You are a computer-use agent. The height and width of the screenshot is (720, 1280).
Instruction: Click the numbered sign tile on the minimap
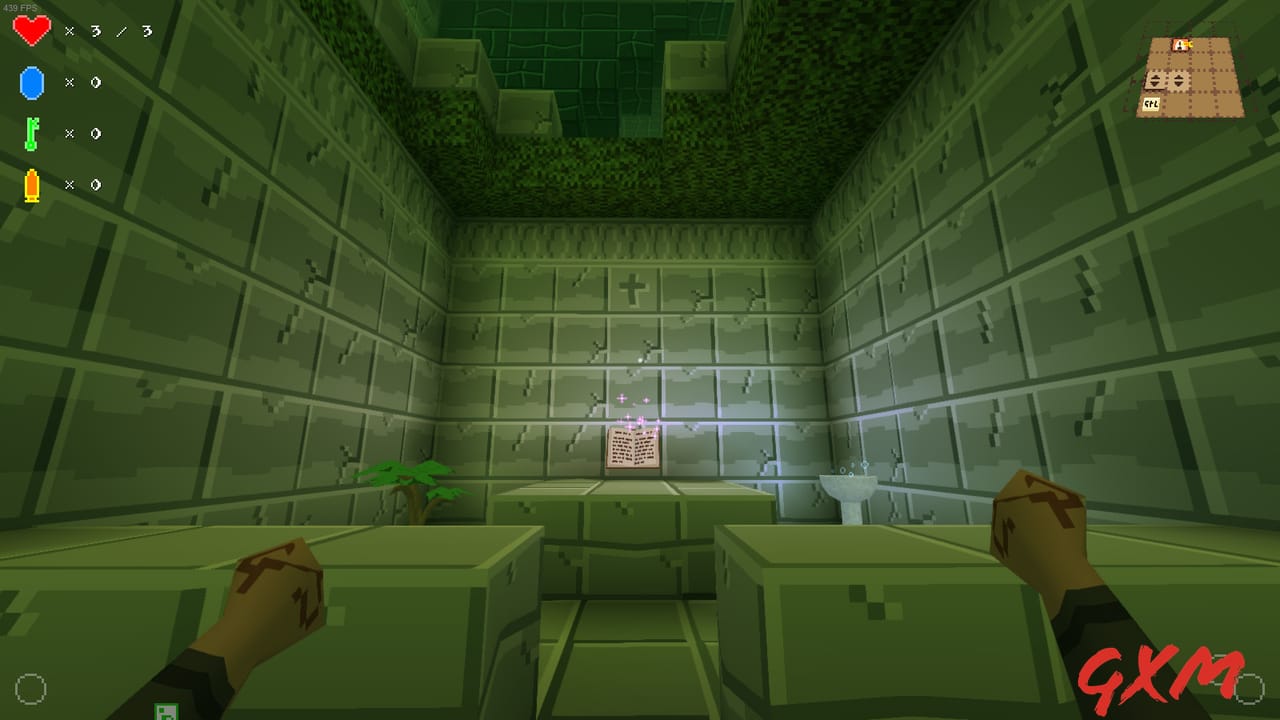coord(1150,103)
